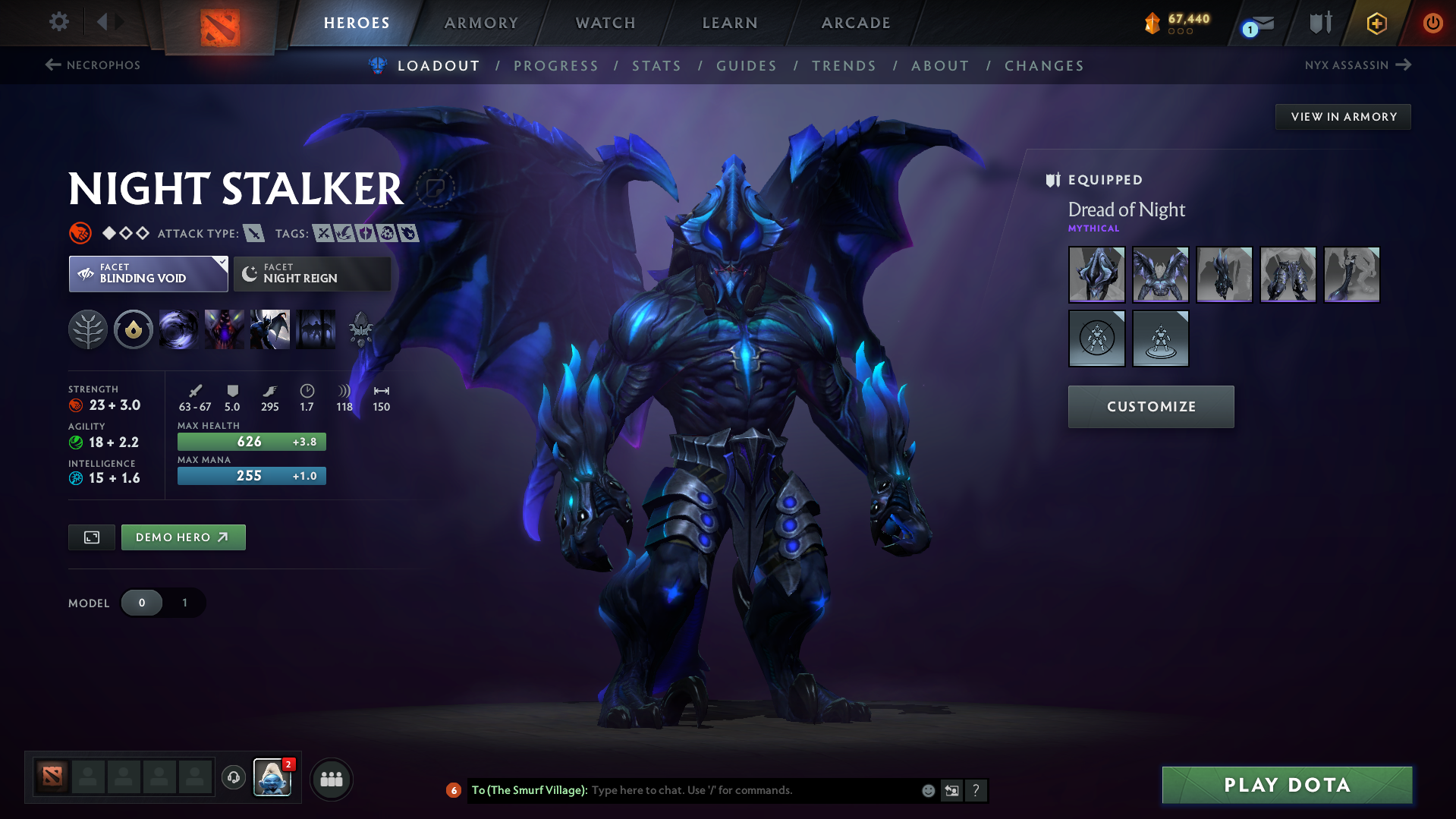Select model variant 1 toggle

coord(184,603)
